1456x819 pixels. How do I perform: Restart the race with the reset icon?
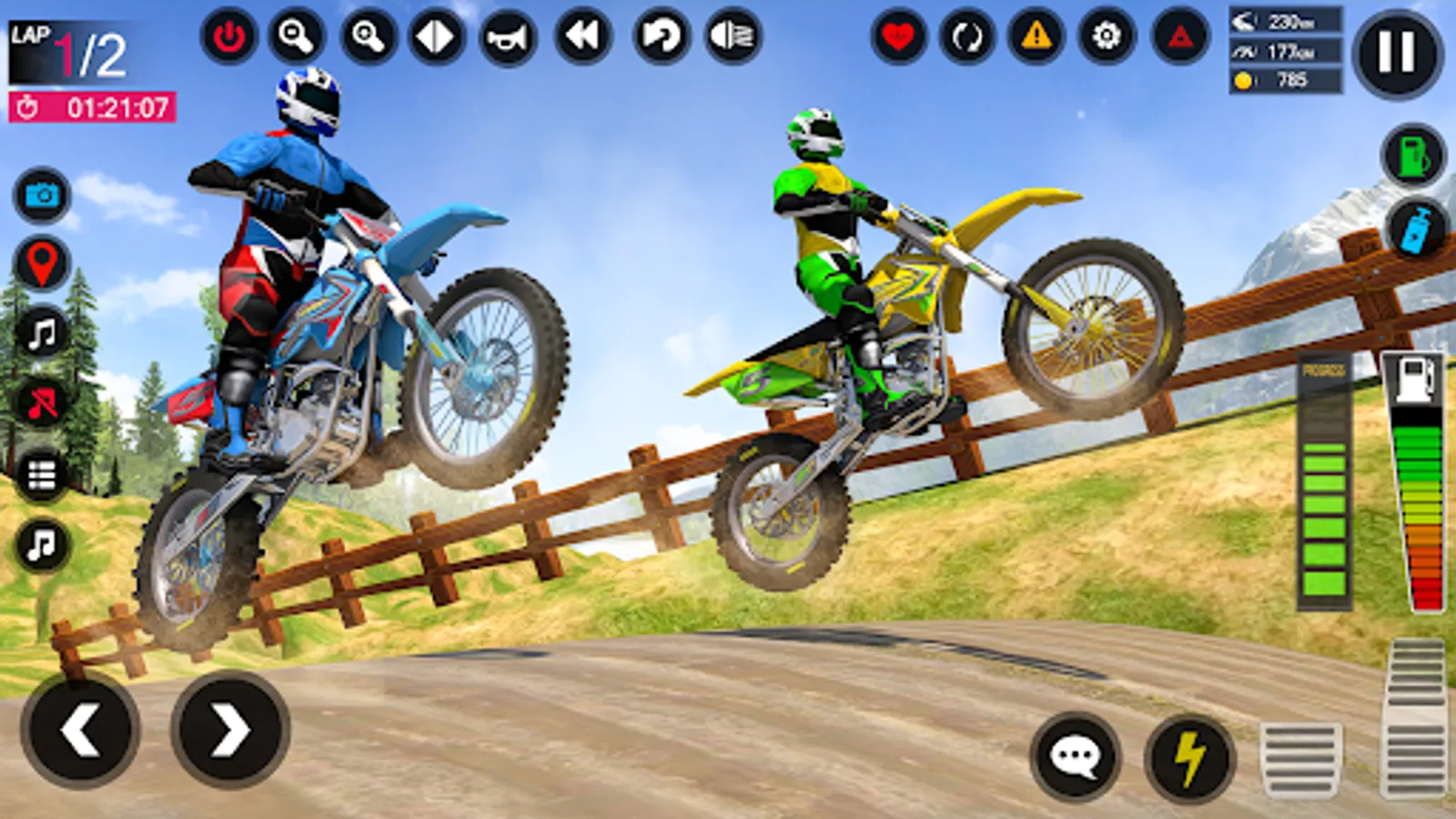660,38
